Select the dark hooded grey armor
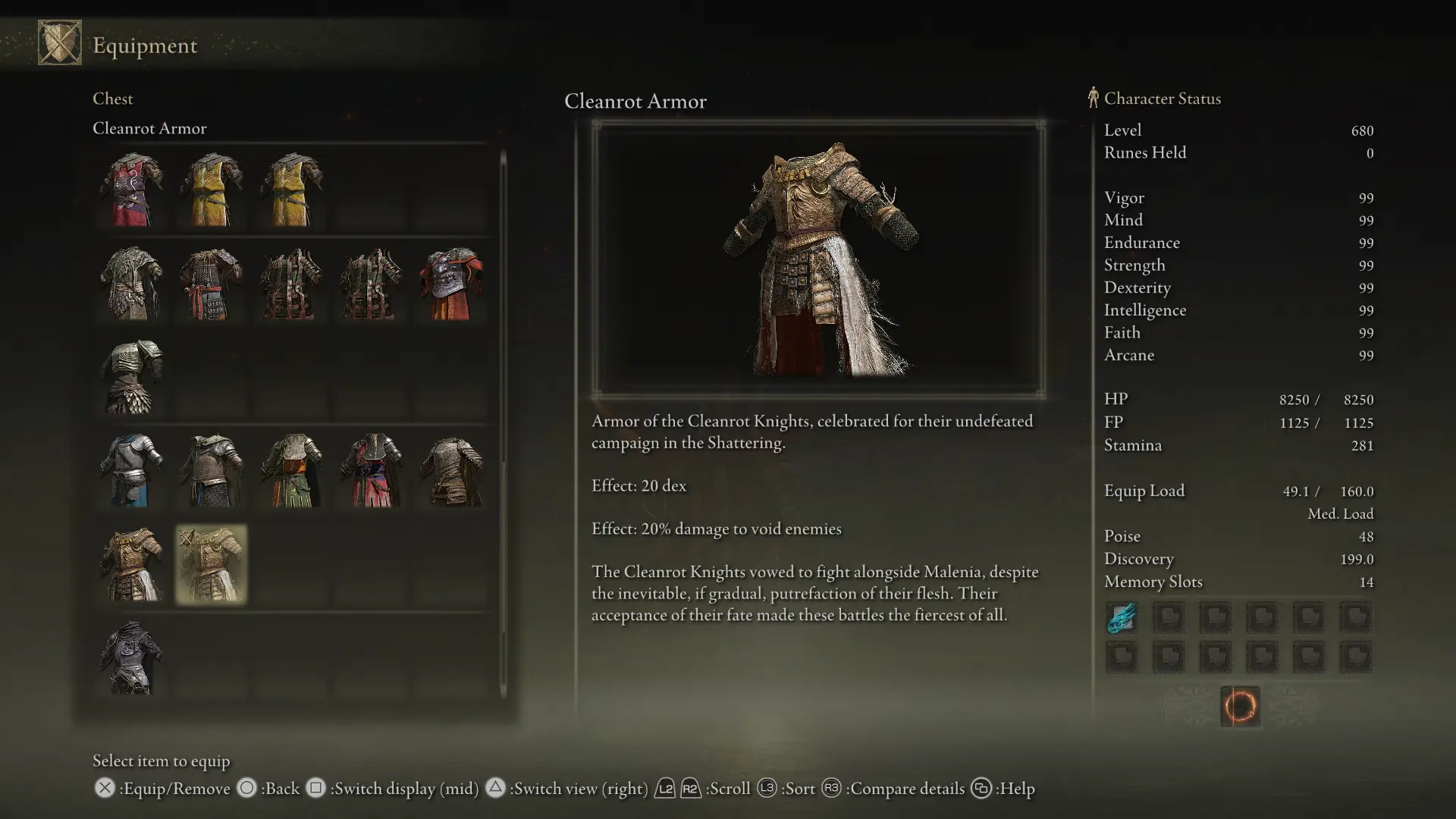The height and width of the screenshot is (819, 1456). point(132,658)
